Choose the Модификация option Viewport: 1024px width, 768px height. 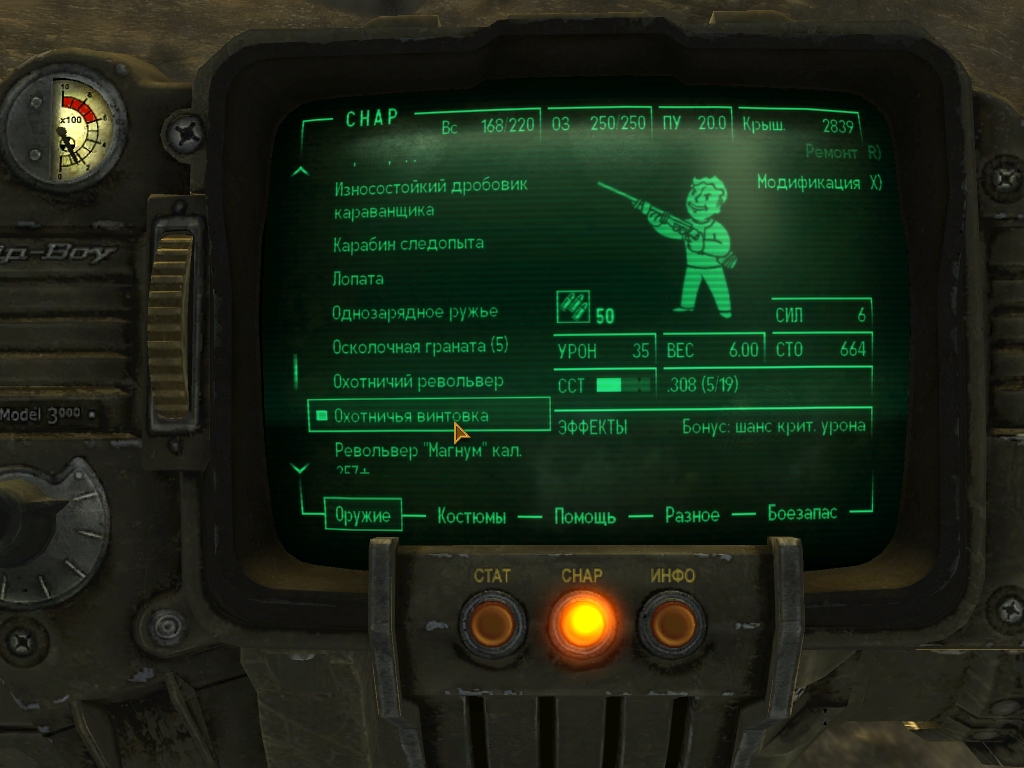point(819,184)
